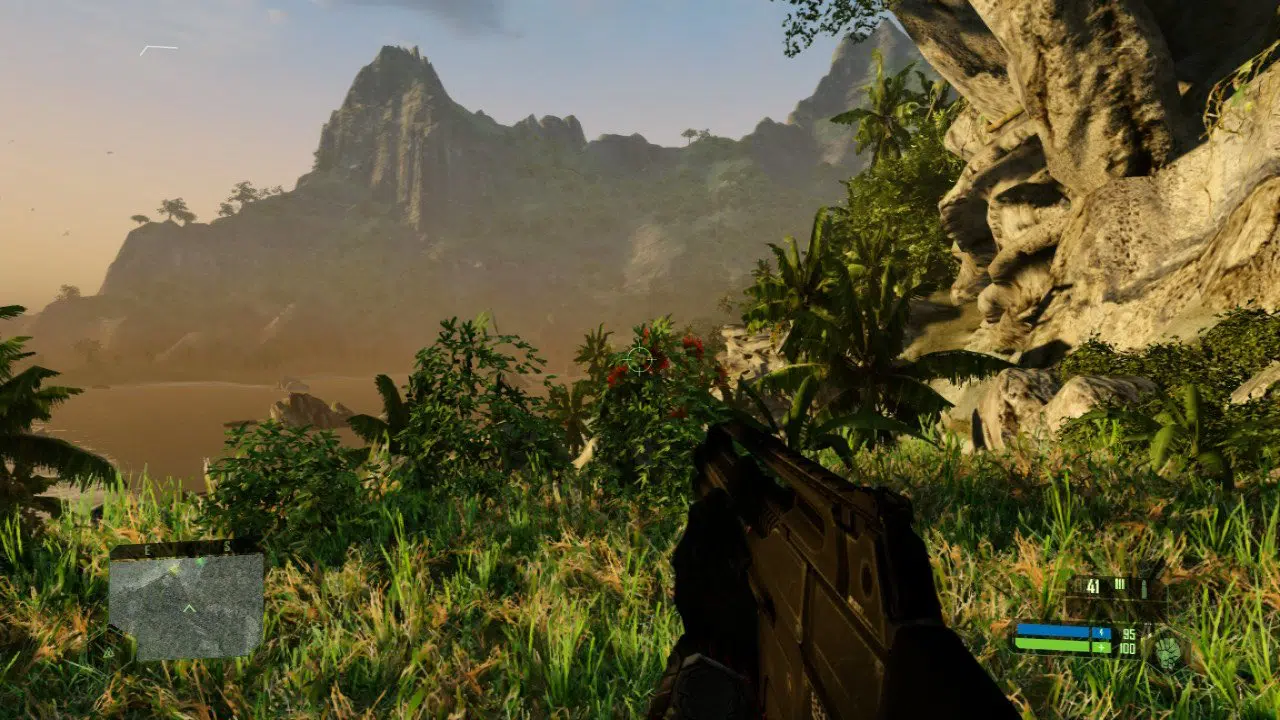The width and height of the screenshot is (1280, 720).
Task: Click the green waypoint marker on the minimap
Action: coord(200,562)
